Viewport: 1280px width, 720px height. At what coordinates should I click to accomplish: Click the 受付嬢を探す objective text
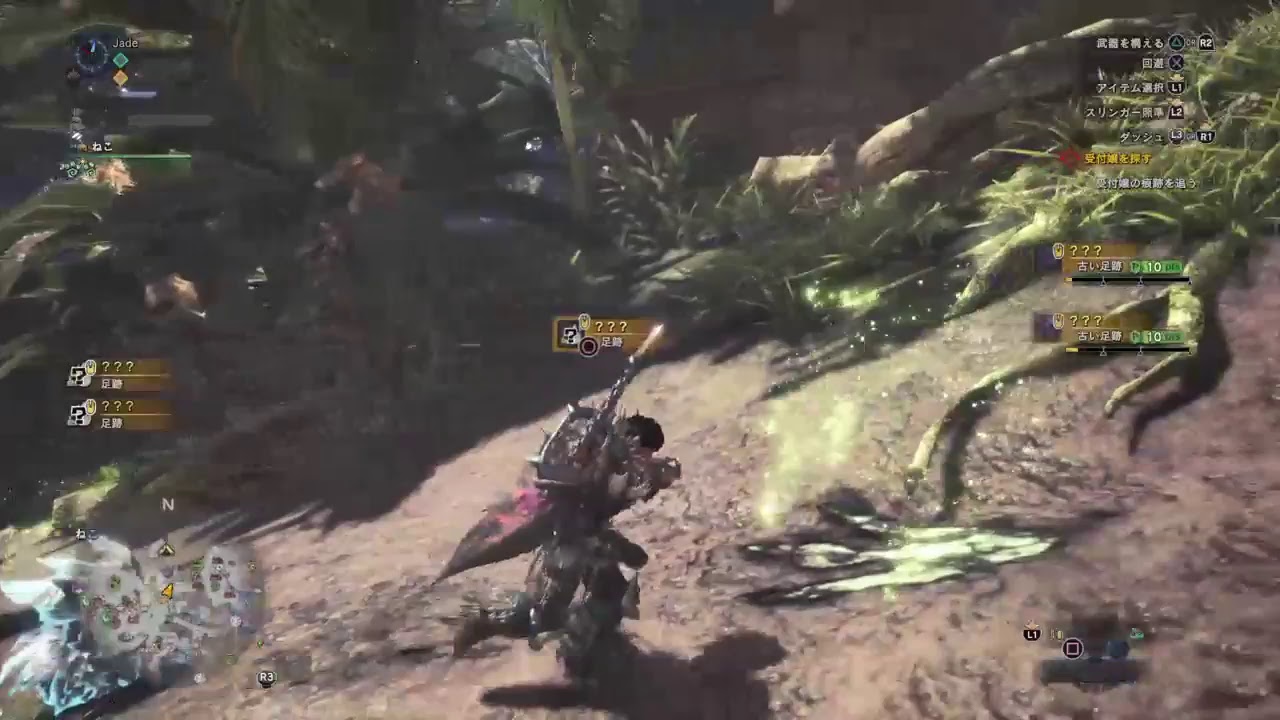click(1117, 156)
